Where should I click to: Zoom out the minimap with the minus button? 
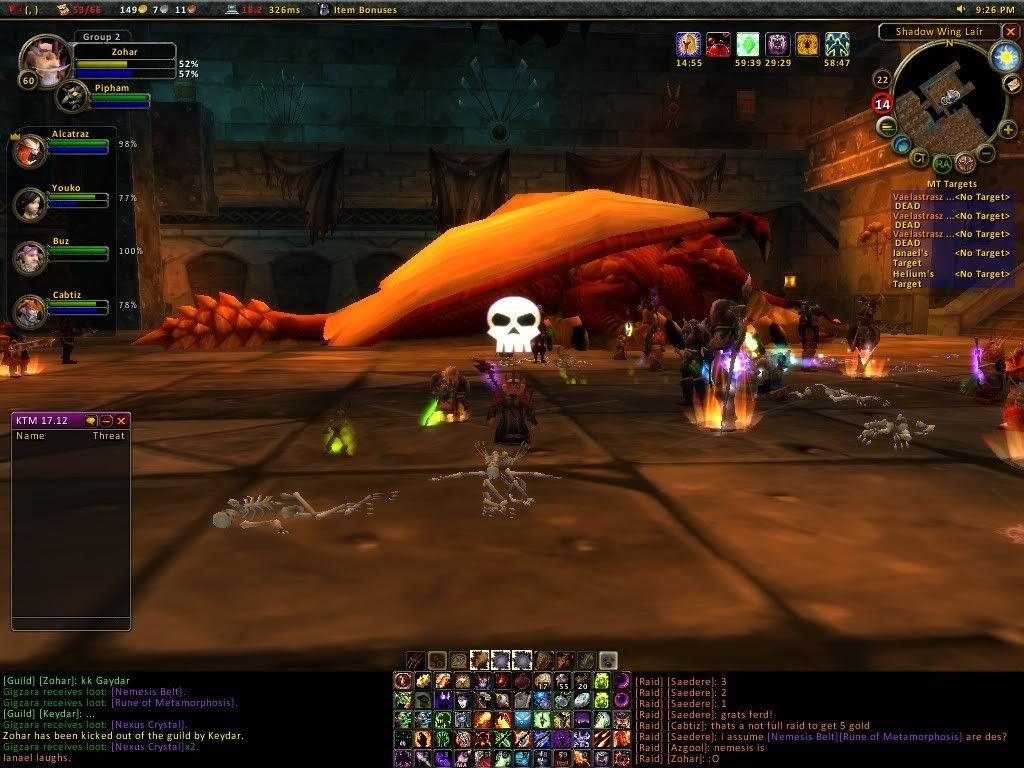tap(986, 153)
